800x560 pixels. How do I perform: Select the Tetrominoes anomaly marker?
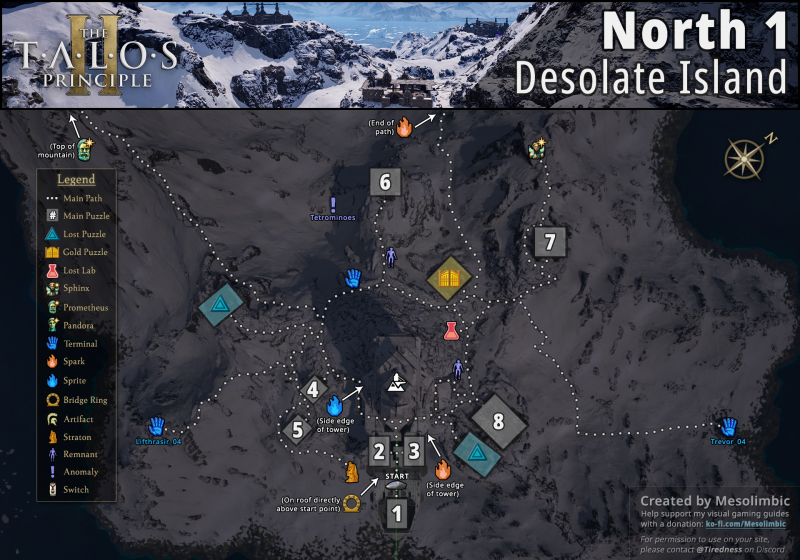(333, 204)
